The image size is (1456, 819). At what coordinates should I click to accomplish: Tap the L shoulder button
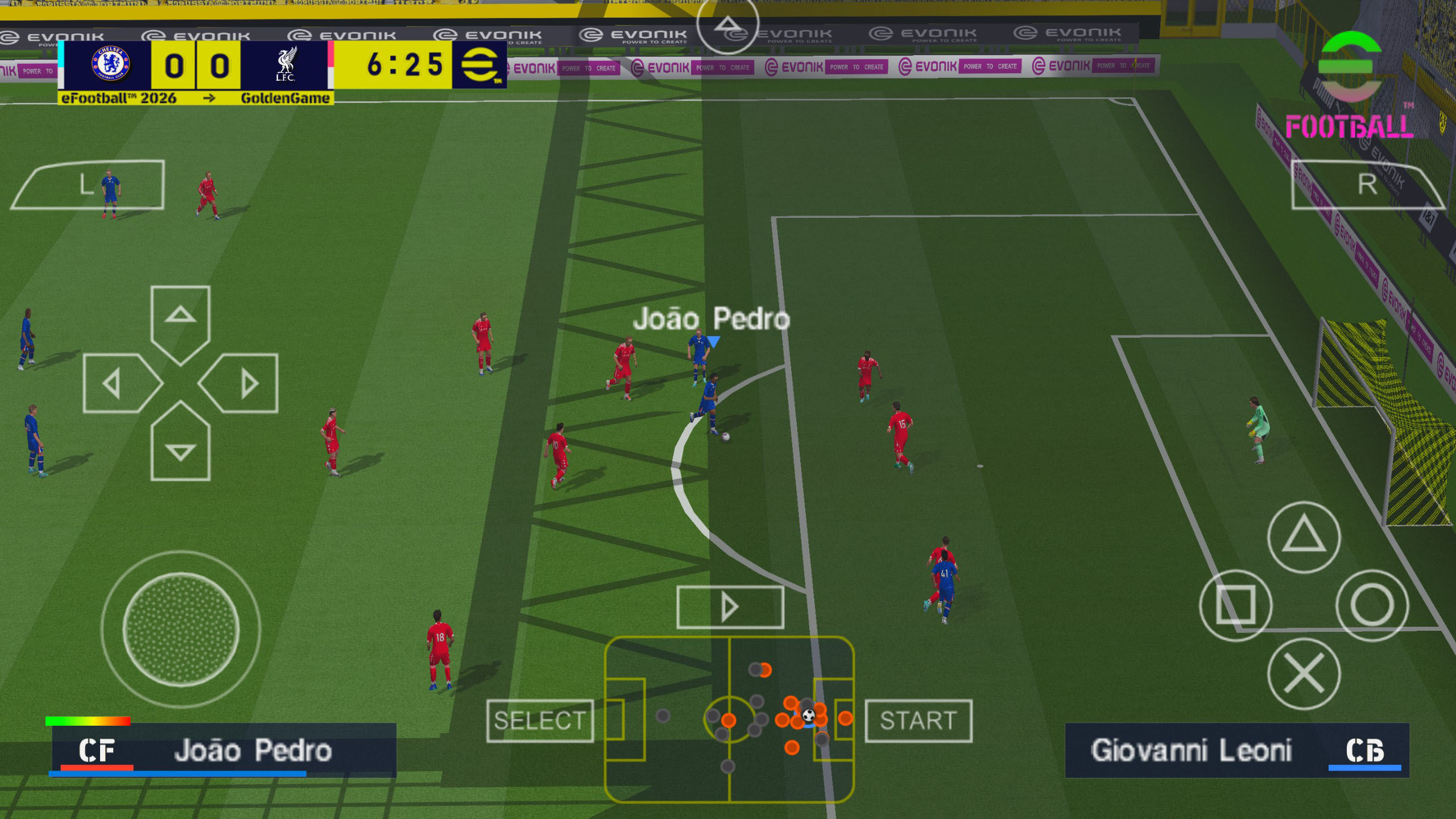click(88, 185)
